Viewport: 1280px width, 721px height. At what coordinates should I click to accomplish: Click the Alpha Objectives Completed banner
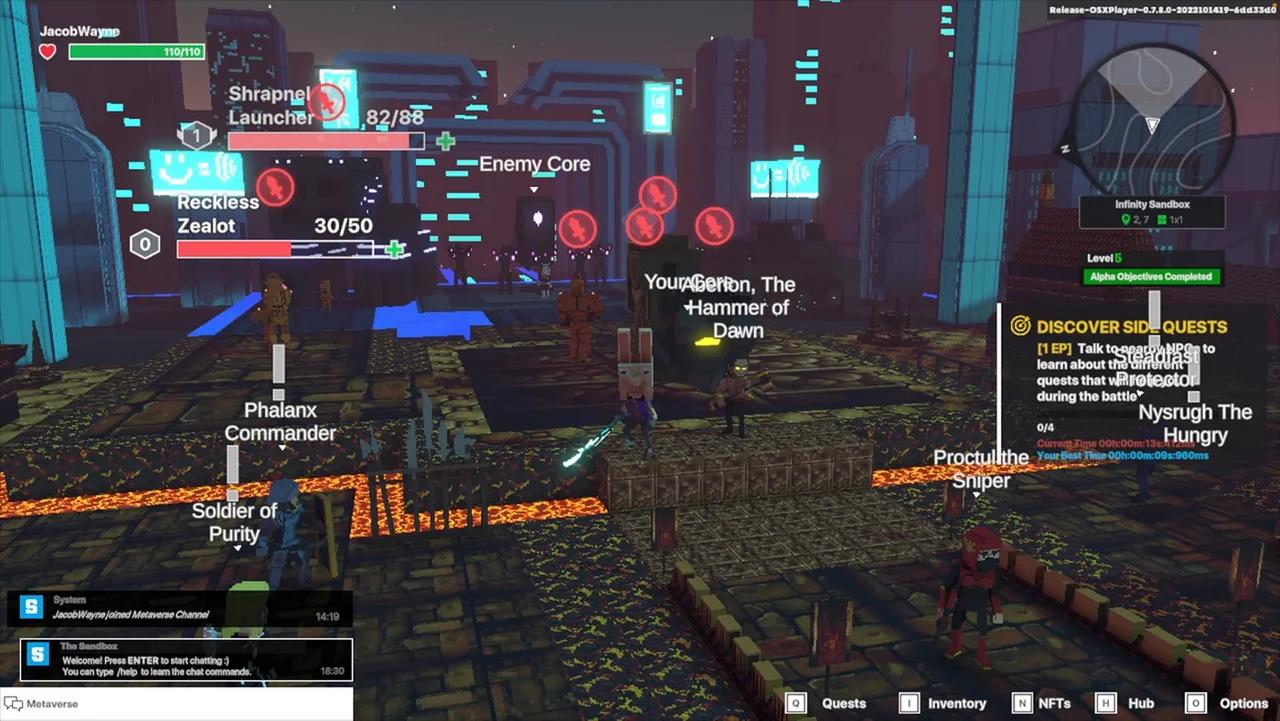point(1151,276)
